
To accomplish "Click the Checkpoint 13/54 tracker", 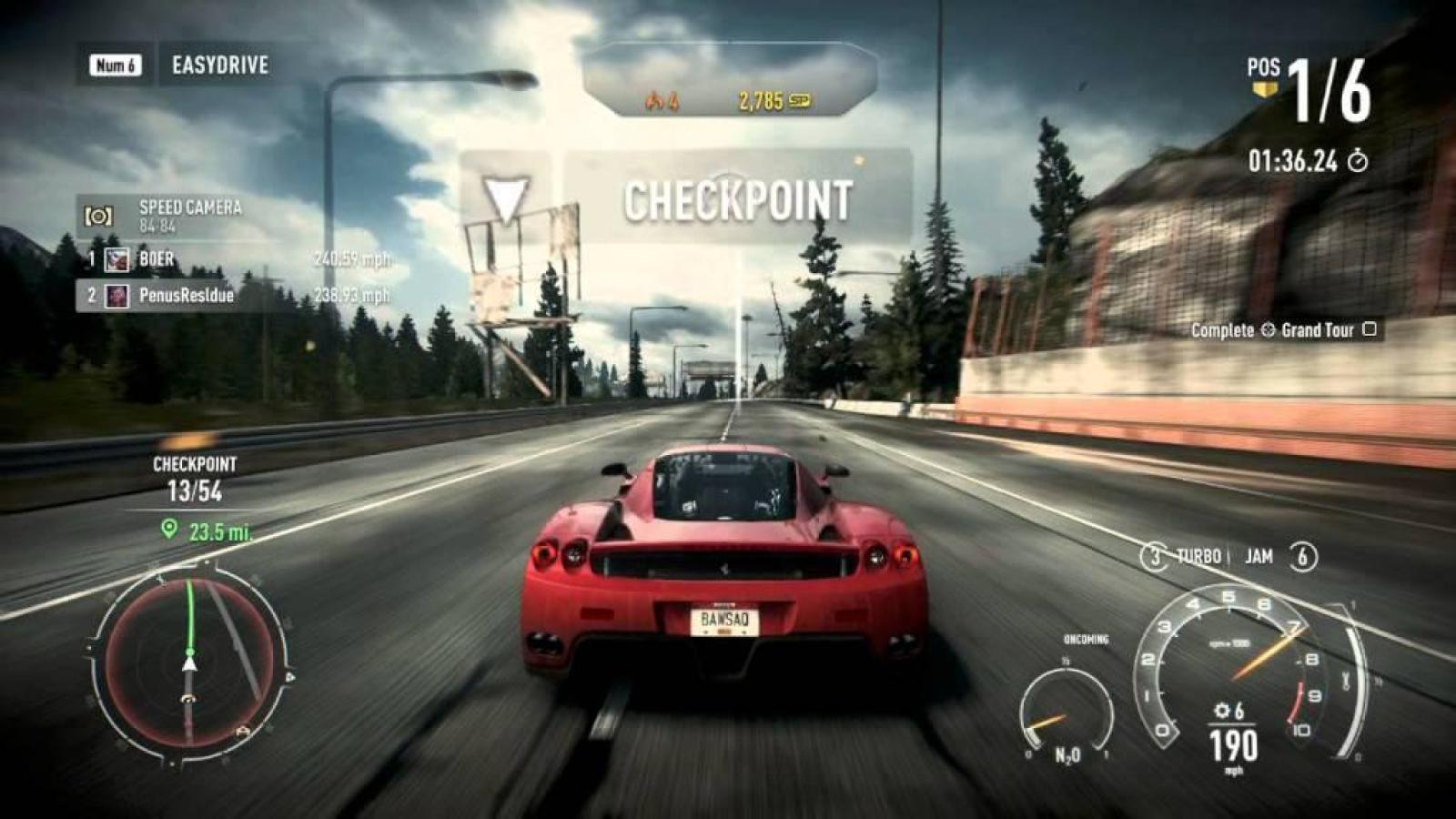I will pos(195,480).
